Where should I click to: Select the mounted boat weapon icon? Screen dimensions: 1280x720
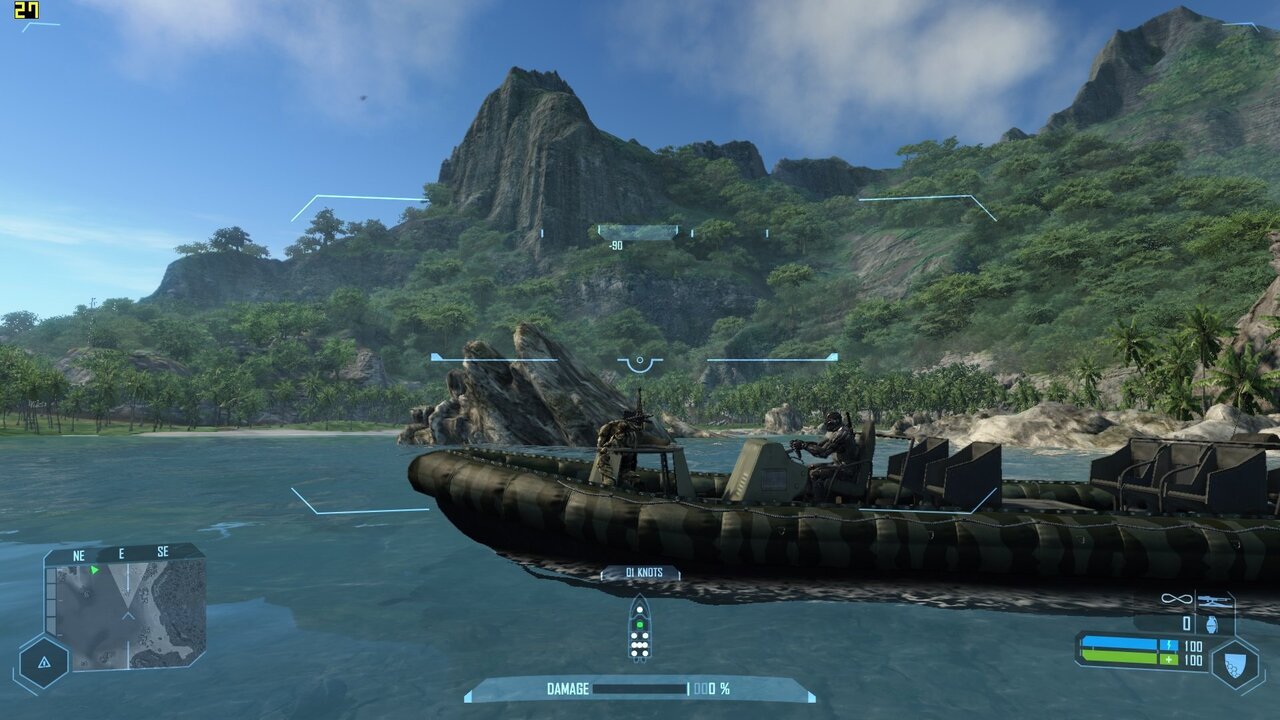[x=1213, y=600]
